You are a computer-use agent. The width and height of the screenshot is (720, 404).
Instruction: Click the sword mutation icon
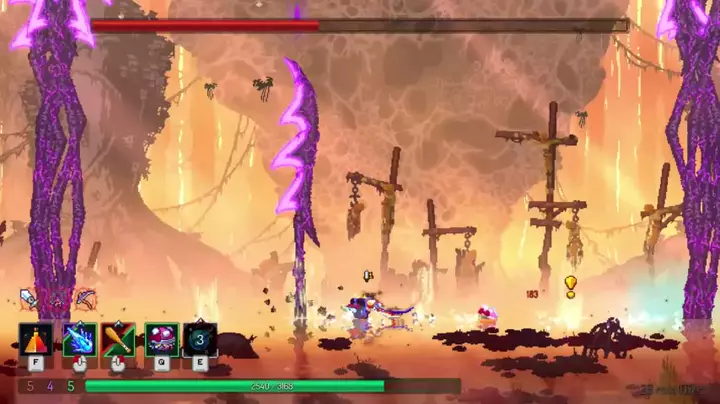pos(29,298)
